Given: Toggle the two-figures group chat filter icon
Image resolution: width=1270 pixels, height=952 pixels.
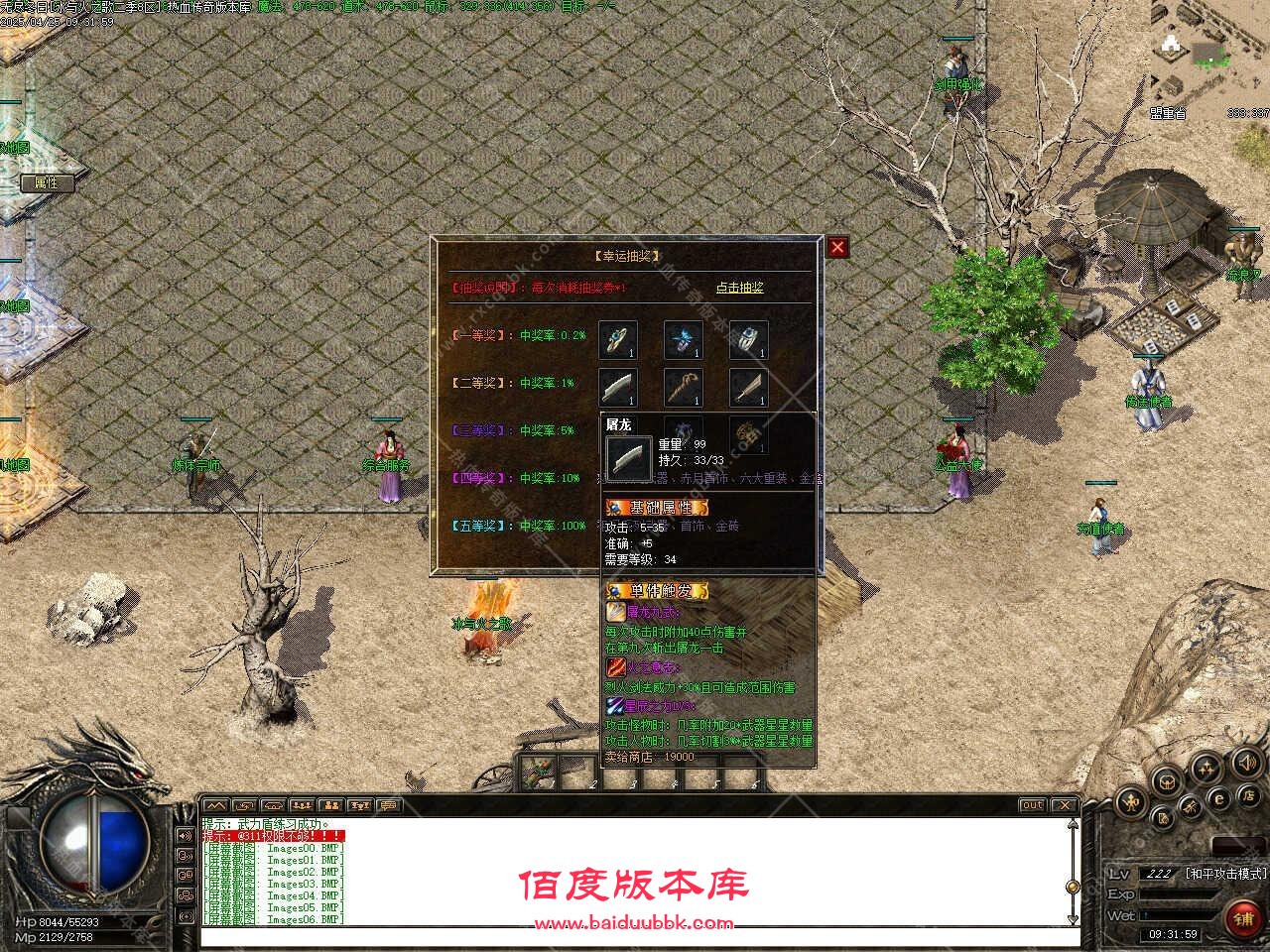Looking at the screenshot, I should [x=330, y=805].
